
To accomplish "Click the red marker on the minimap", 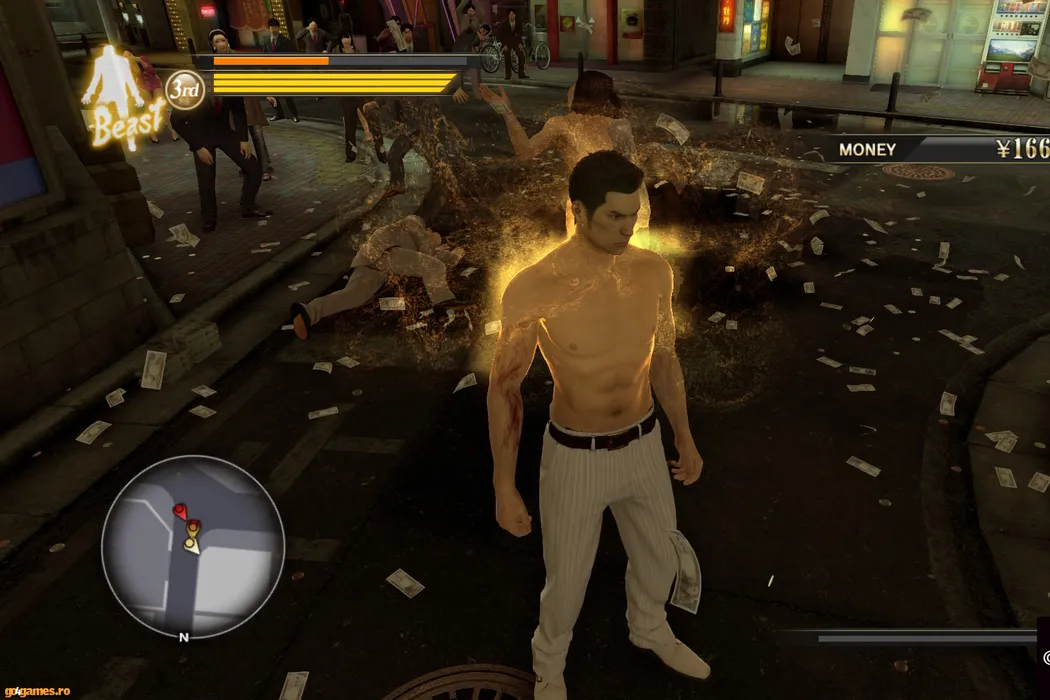I will tap(181, 512).
